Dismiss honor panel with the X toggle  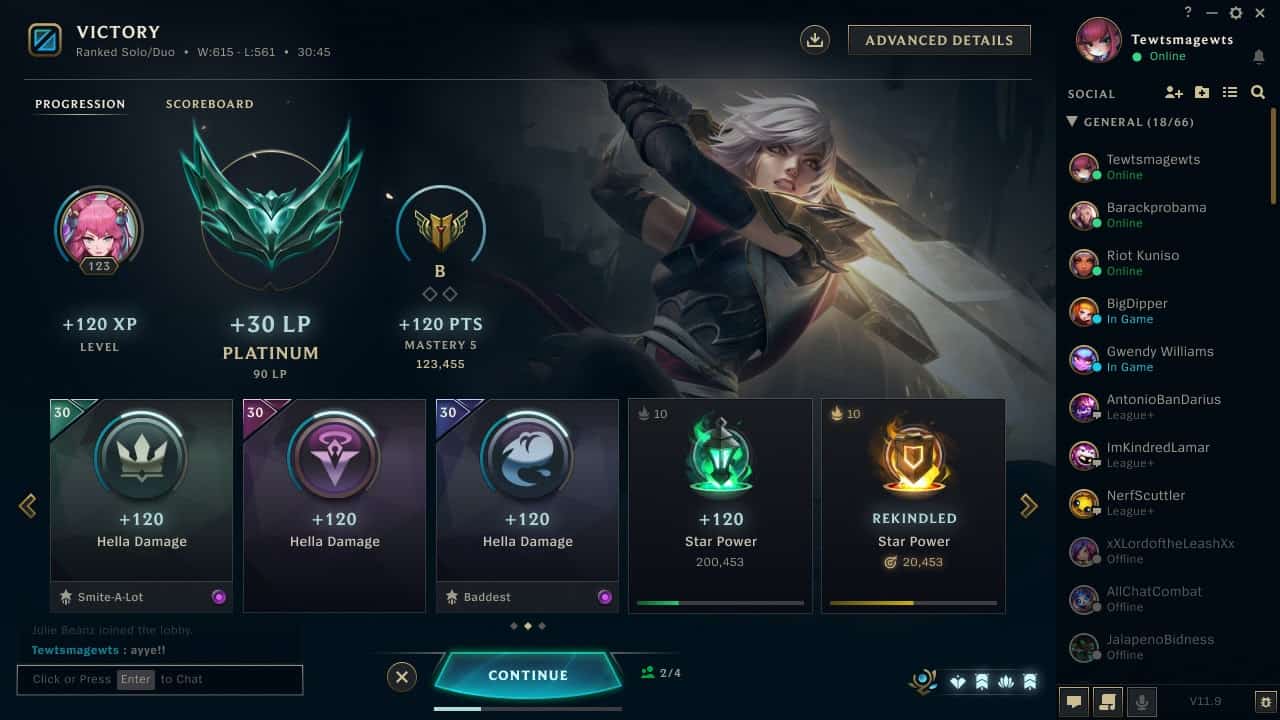[402, 677]
